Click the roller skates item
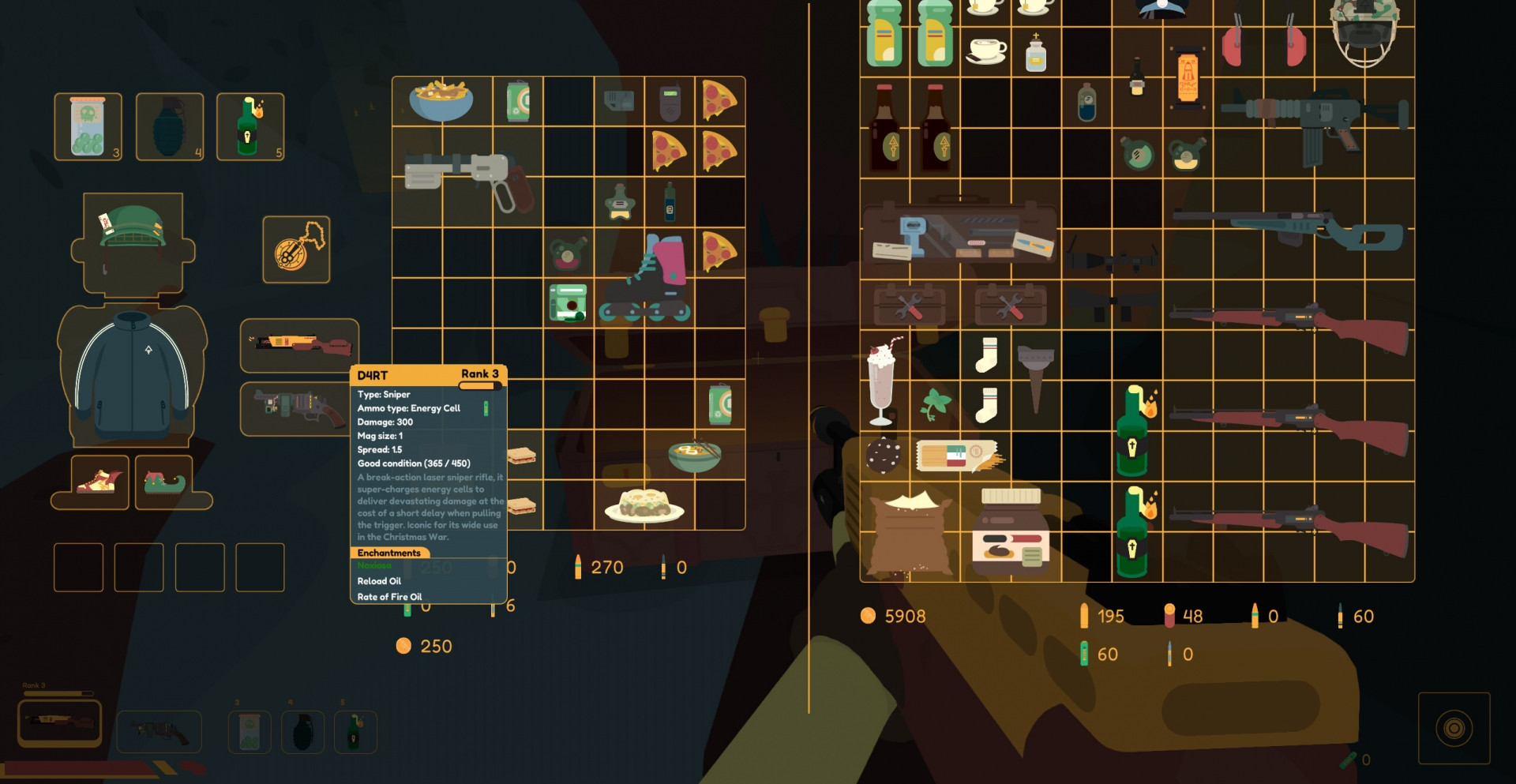Screen dimensions: 1516x784 coord(646,278)
